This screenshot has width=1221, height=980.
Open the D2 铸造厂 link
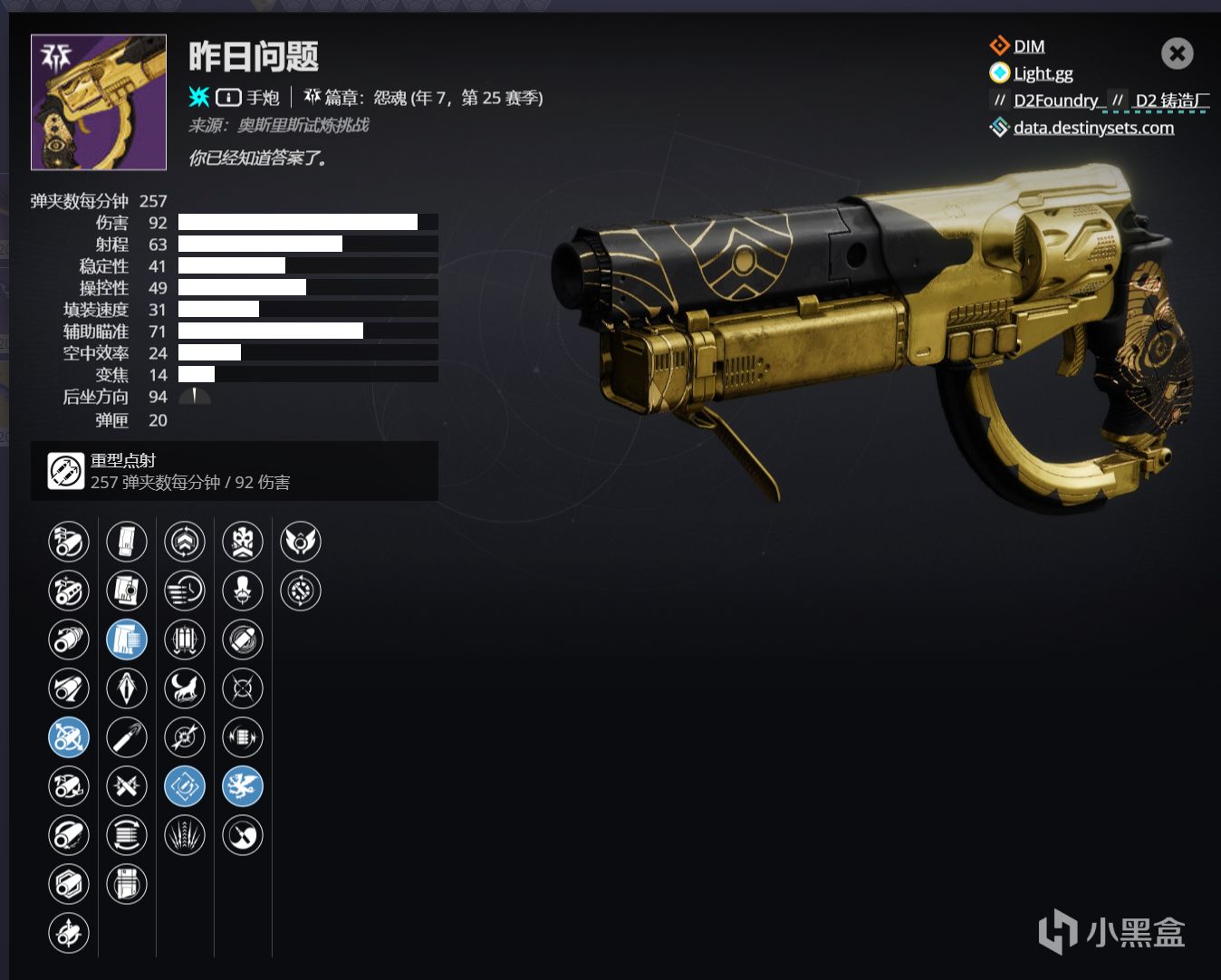(1171, 101)
